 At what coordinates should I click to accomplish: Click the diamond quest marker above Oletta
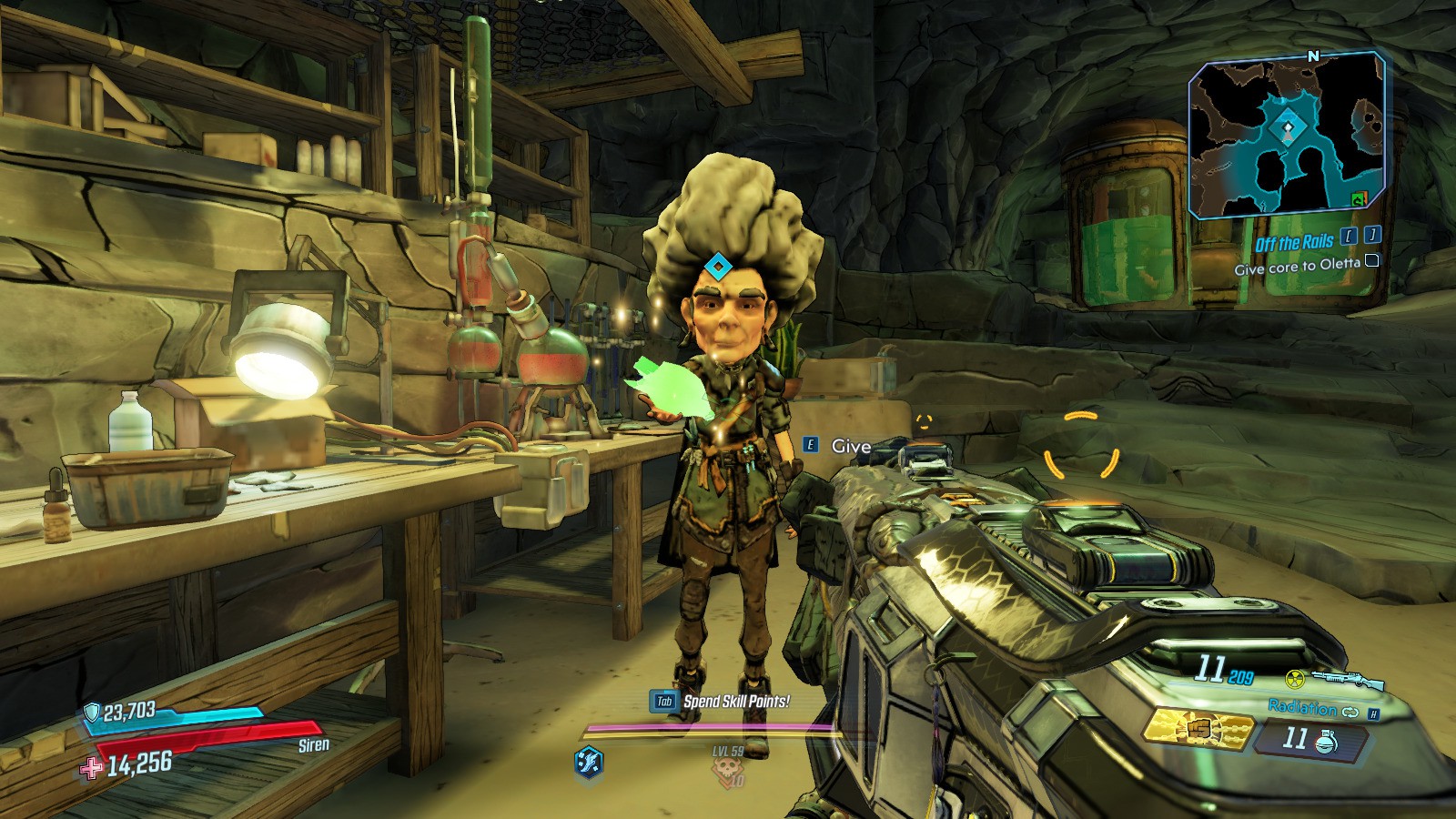point(717,267)
